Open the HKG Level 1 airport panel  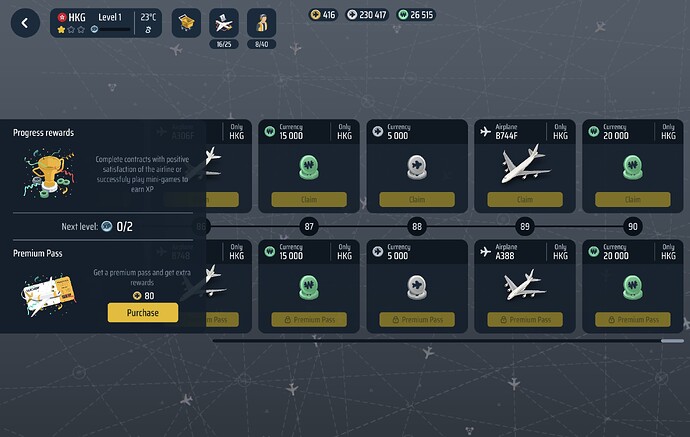point(106,22)
